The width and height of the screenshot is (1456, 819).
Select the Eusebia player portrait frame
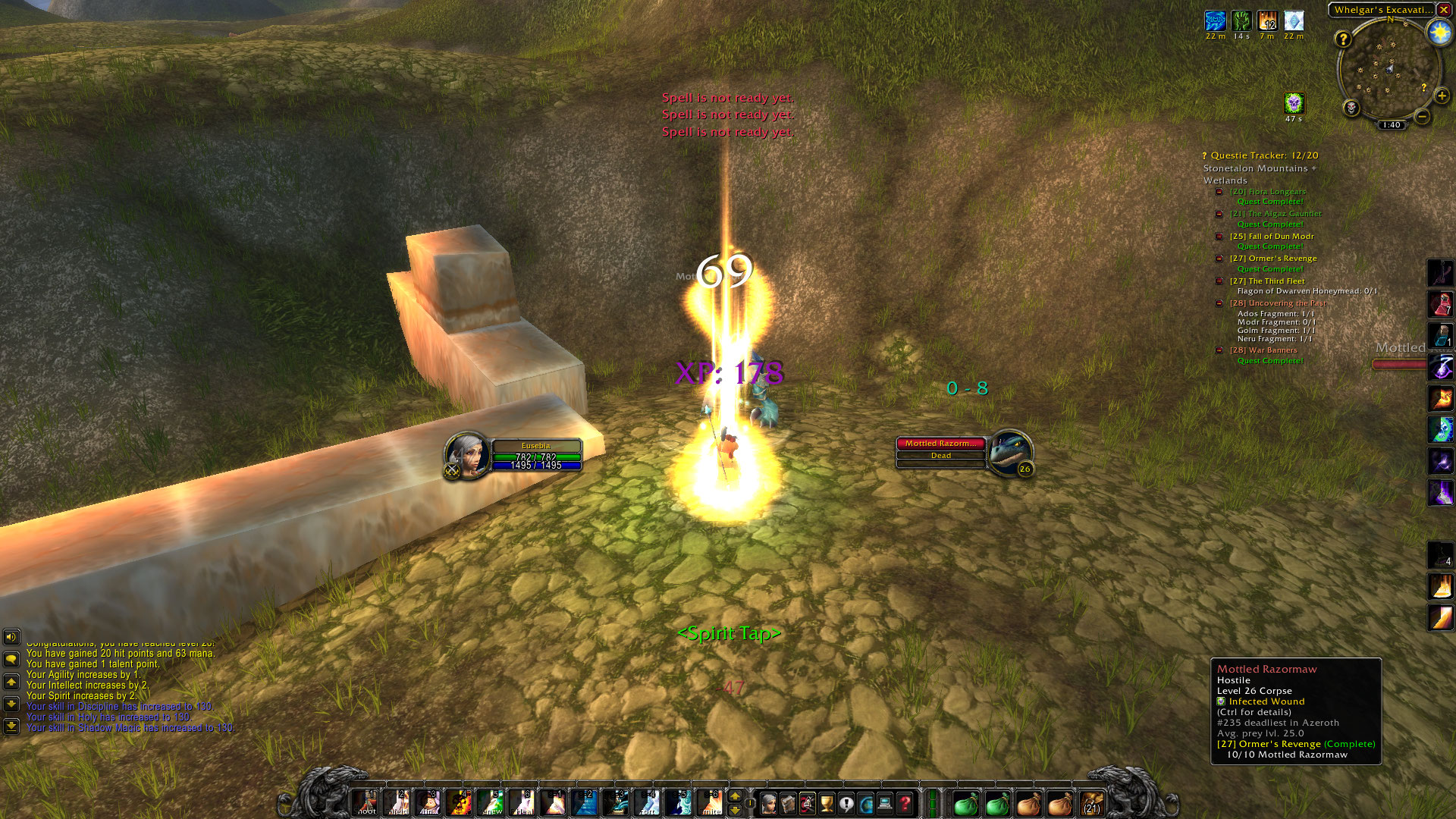pos(466,455)
